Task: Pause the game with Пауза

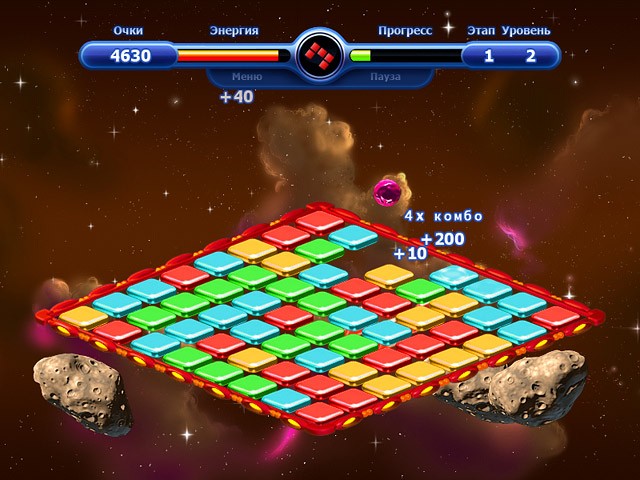Action: coord(385,76)
